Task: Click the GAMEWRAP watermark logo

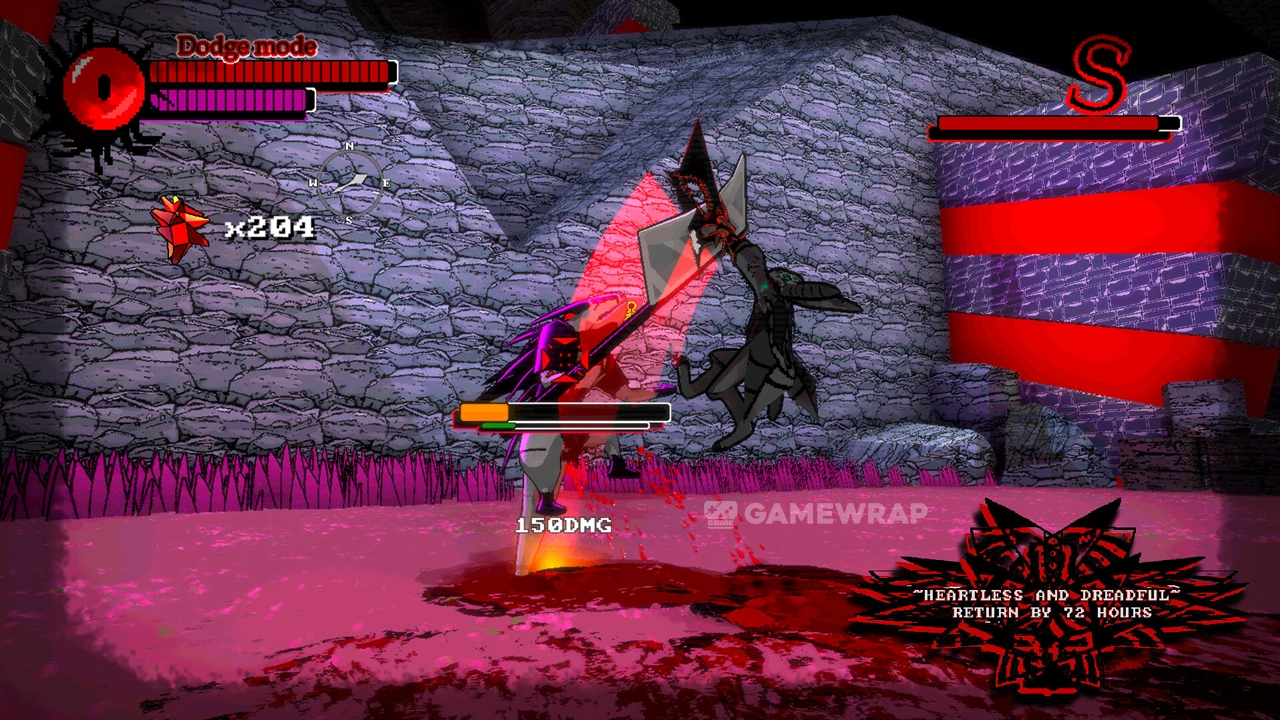Action: [816, 514]
